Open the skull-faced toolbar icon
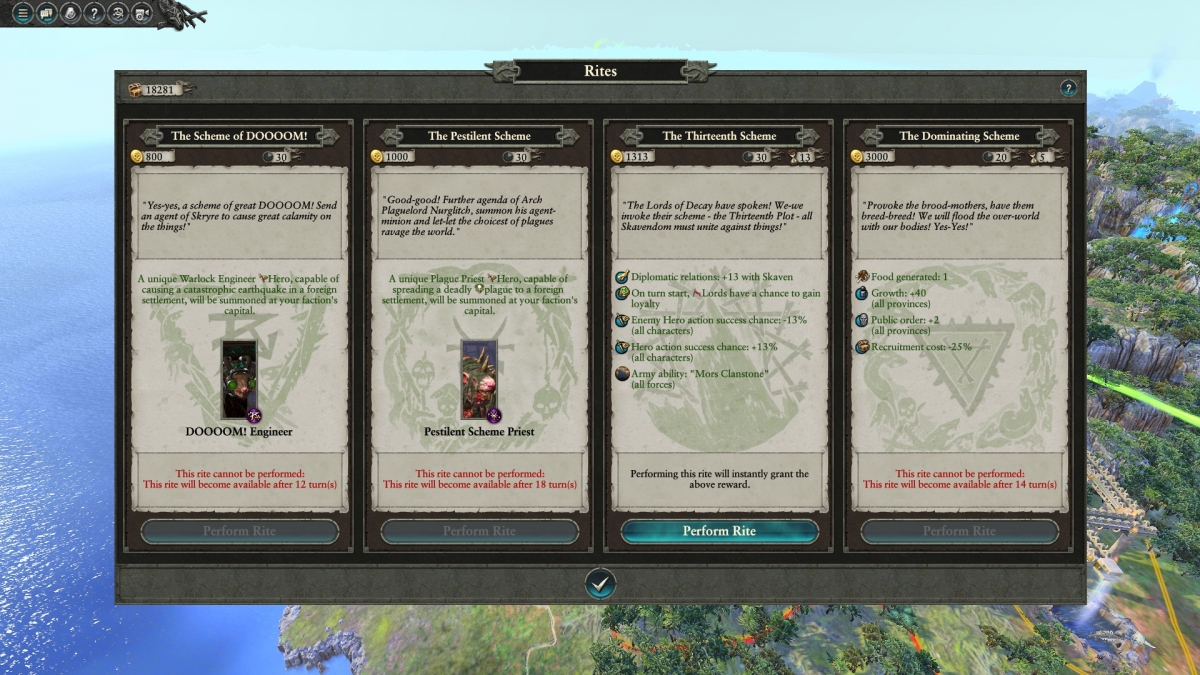This screenshot has width=1200, height=675. tap(118, 13)
